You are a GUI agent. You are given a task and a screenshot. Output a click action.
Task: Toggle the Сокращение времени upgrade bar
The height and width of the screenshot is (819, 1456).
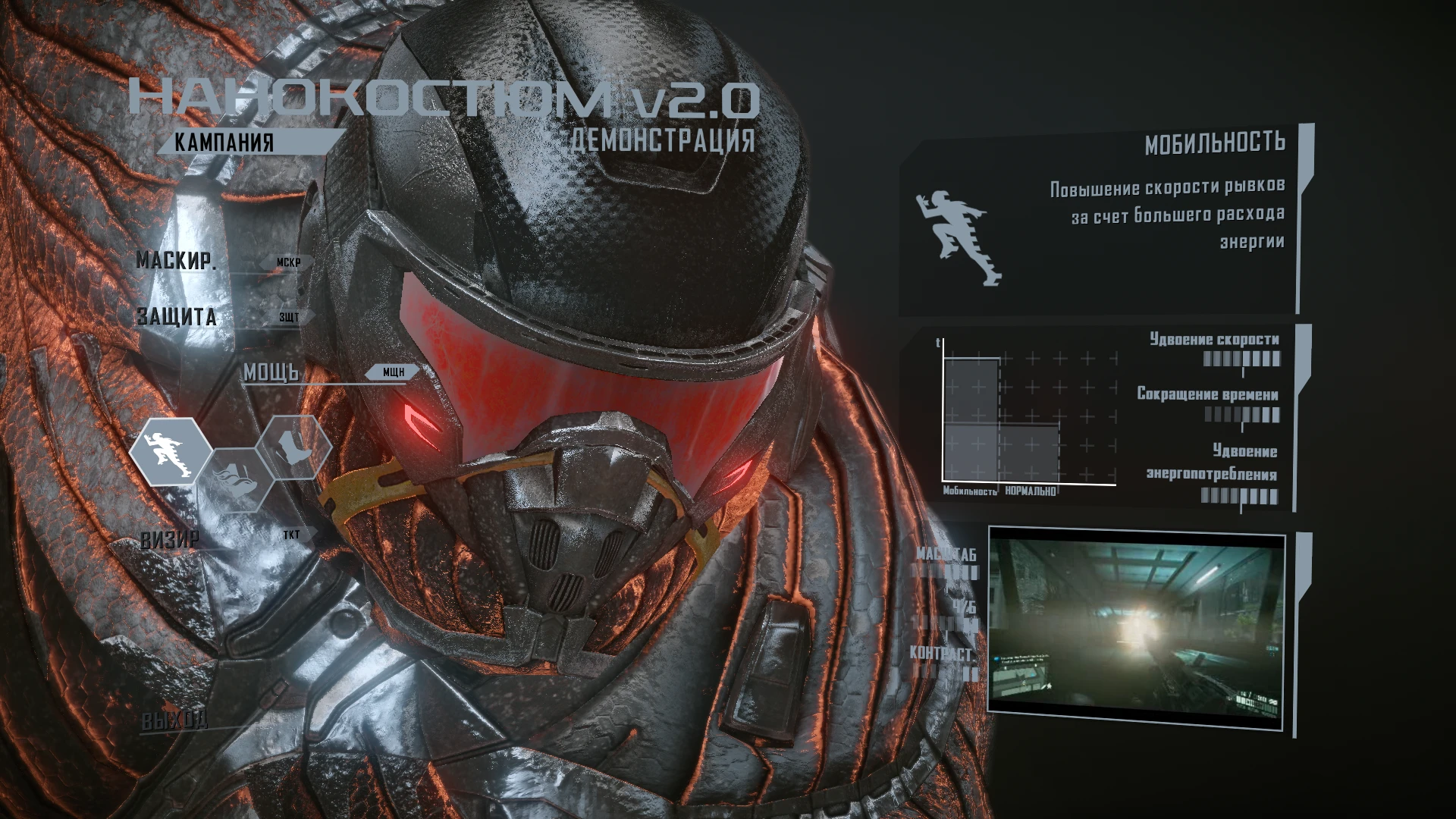(x=1244, y=415)
